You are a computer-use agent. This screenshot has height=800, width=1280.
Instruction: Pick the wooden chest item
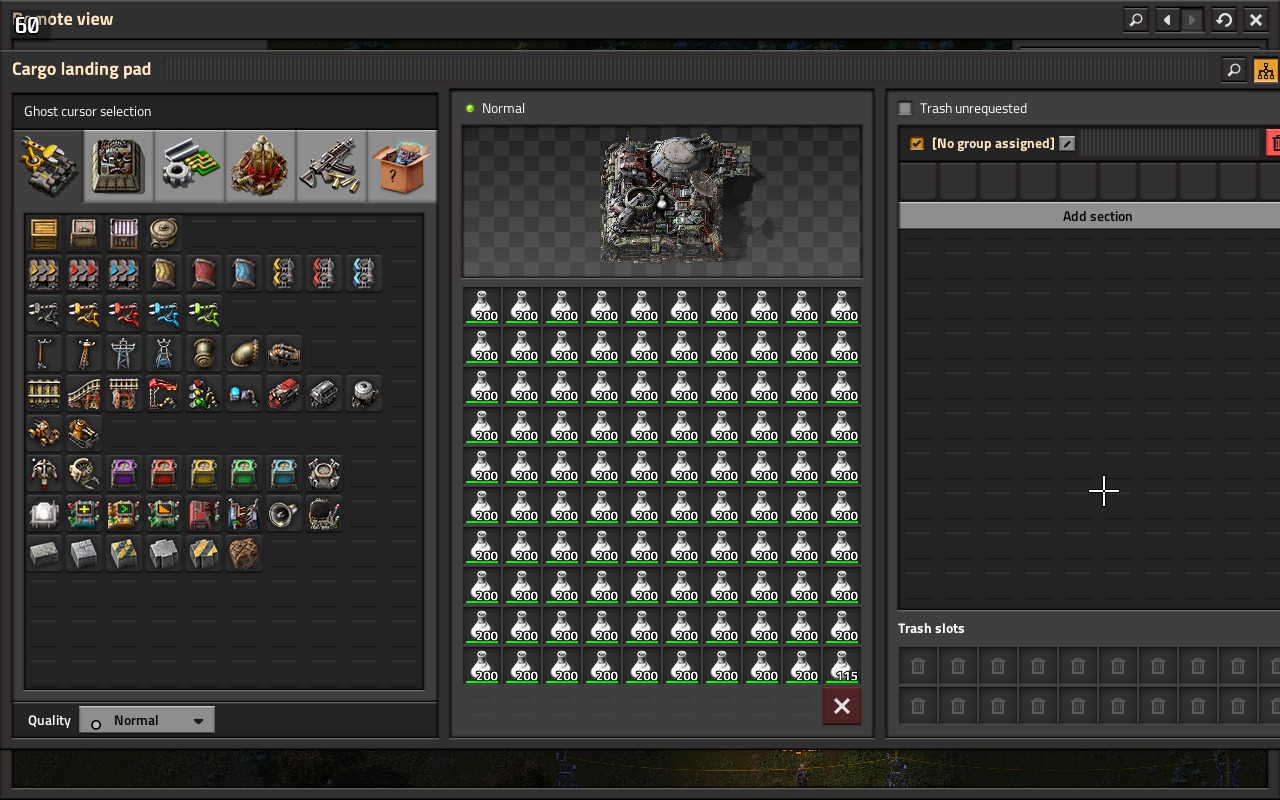(x=44, y=233)
